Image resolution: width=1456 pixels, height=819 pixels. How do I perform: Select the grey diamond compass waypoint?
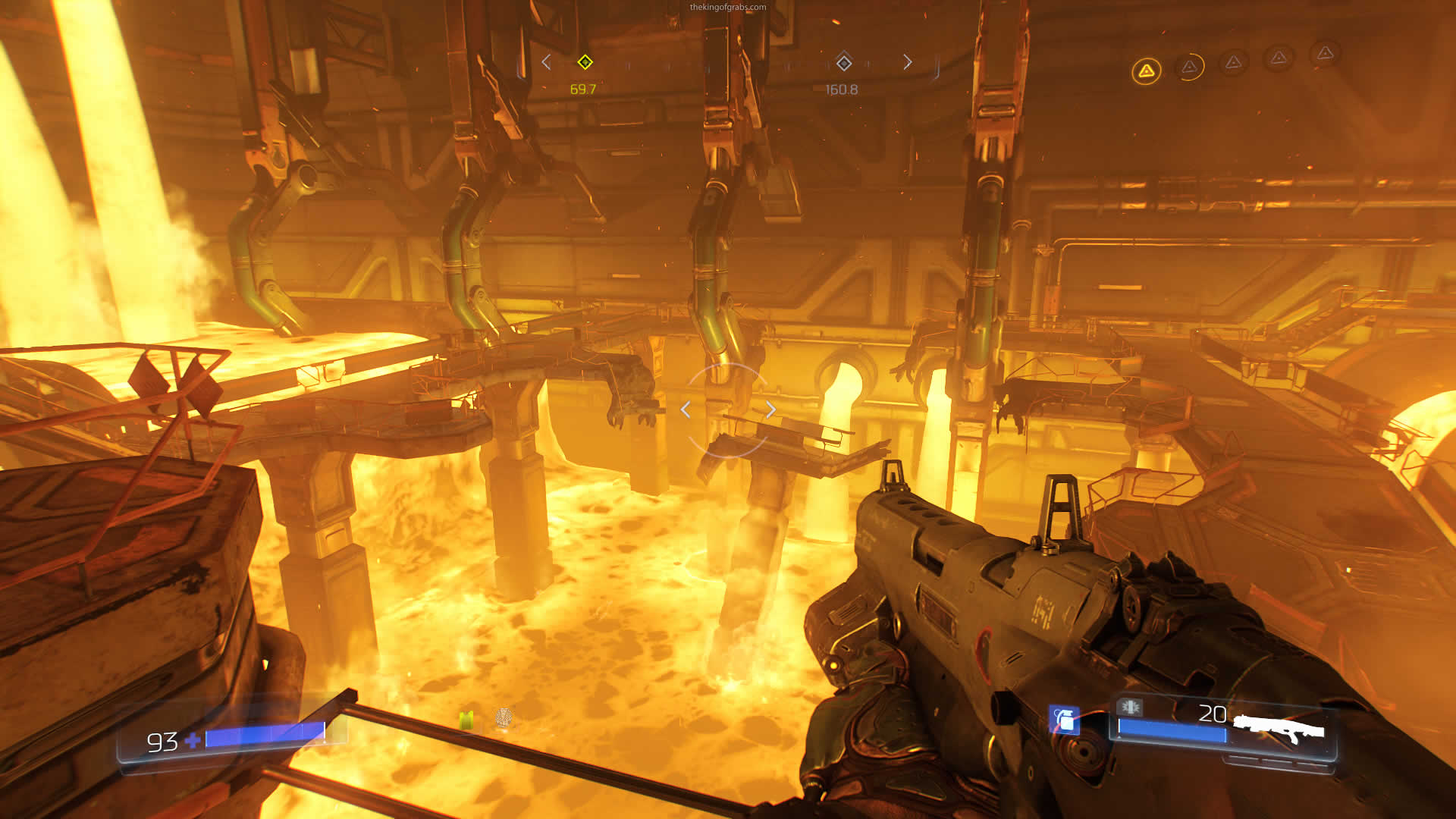click(x=843, y=62)
